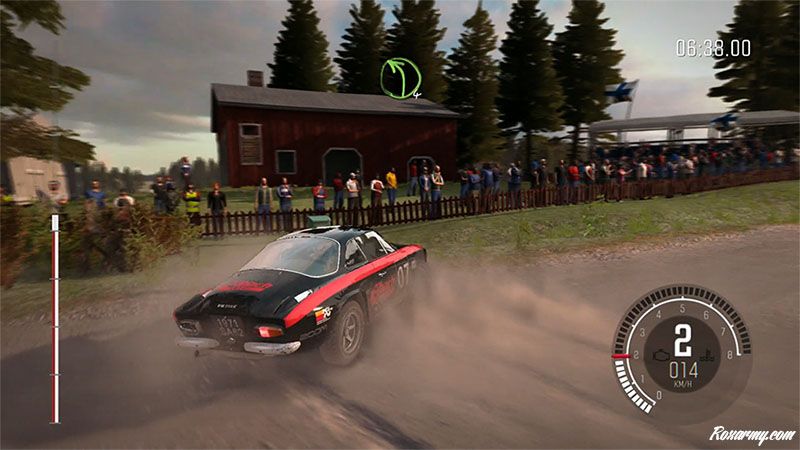Click the green co-driver pace note icon
800x450 pixels.
point(400,77)
